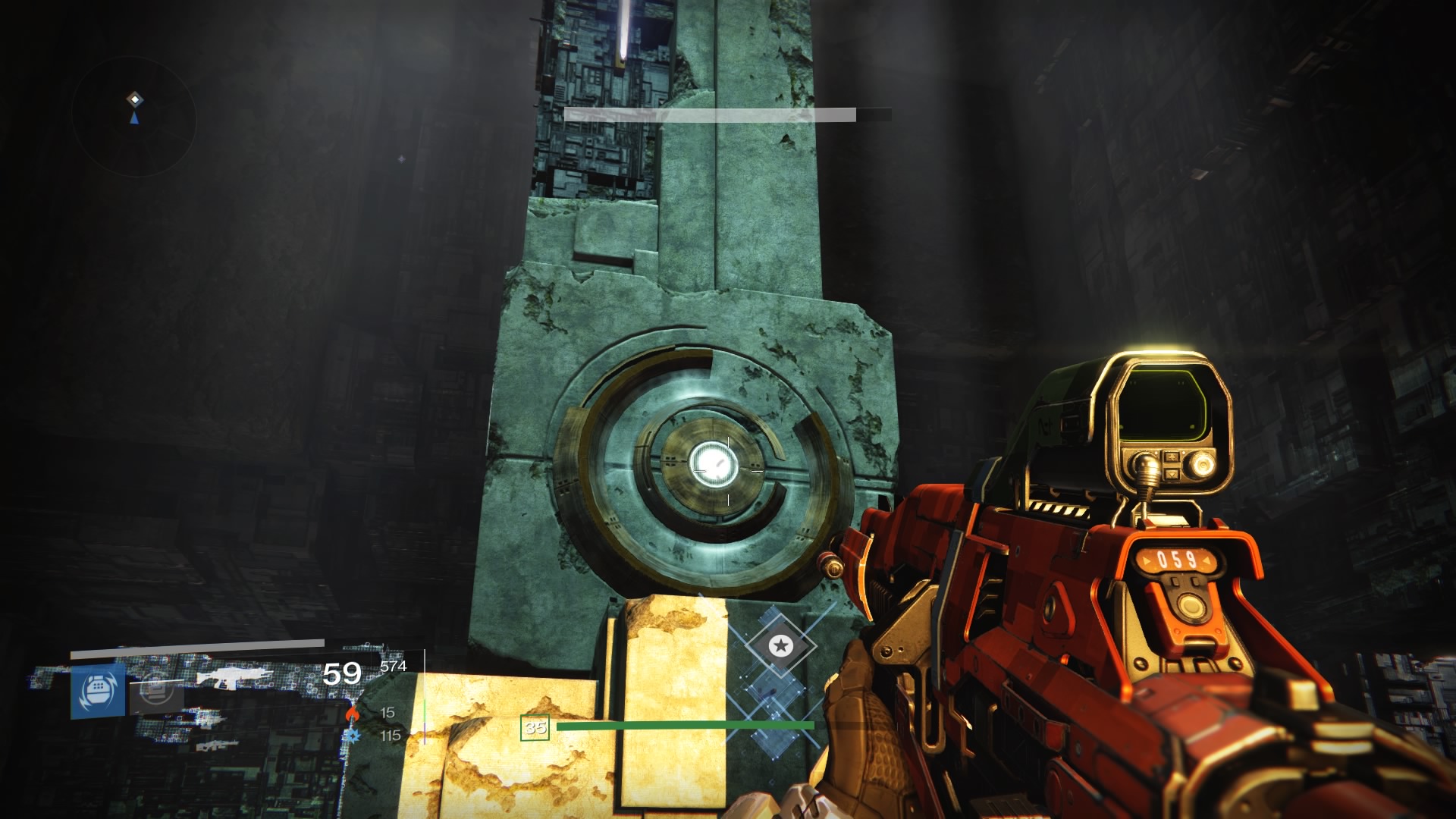
Task: Select the blue burst ammo icon
Action: [351, 736]
